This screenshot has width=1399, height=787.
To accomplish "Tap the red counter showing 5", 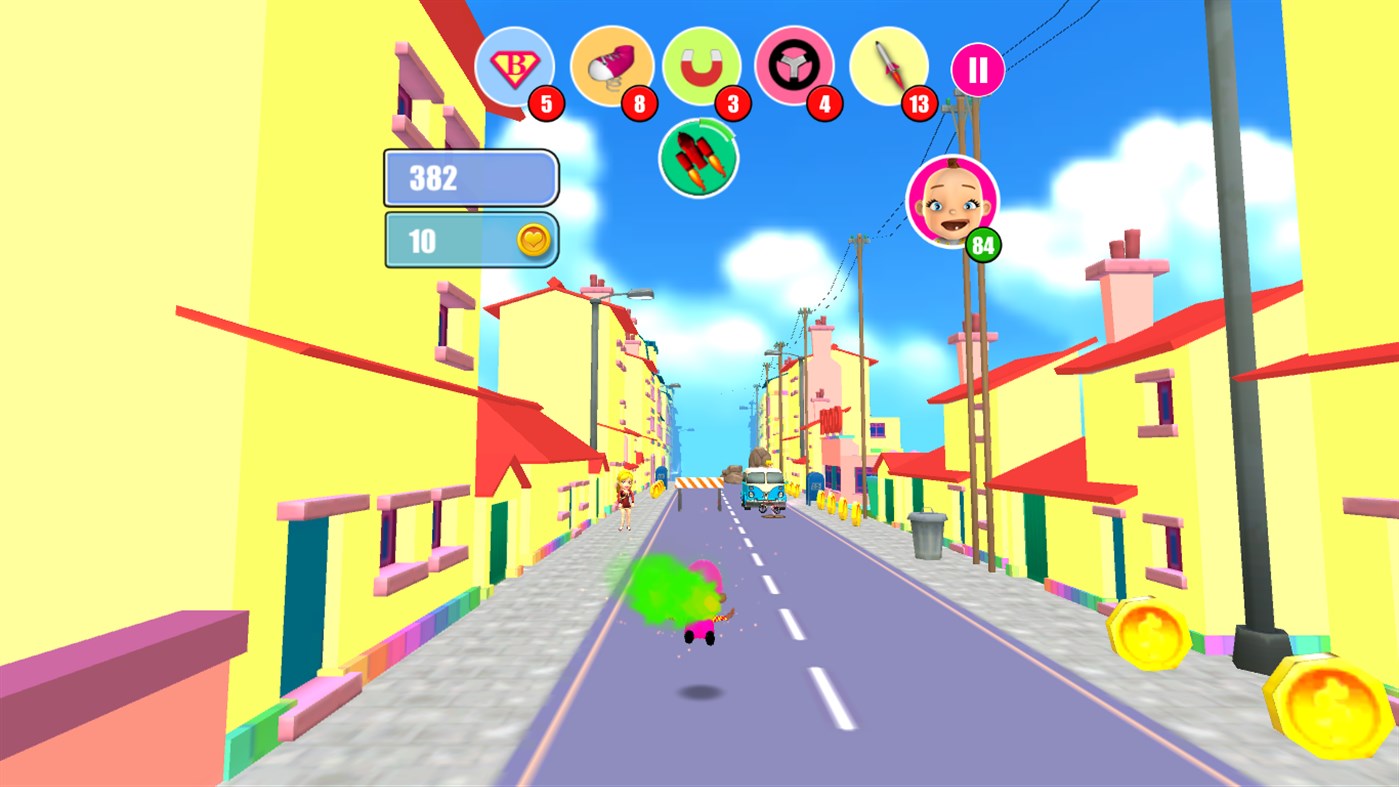I will [546, 103].
